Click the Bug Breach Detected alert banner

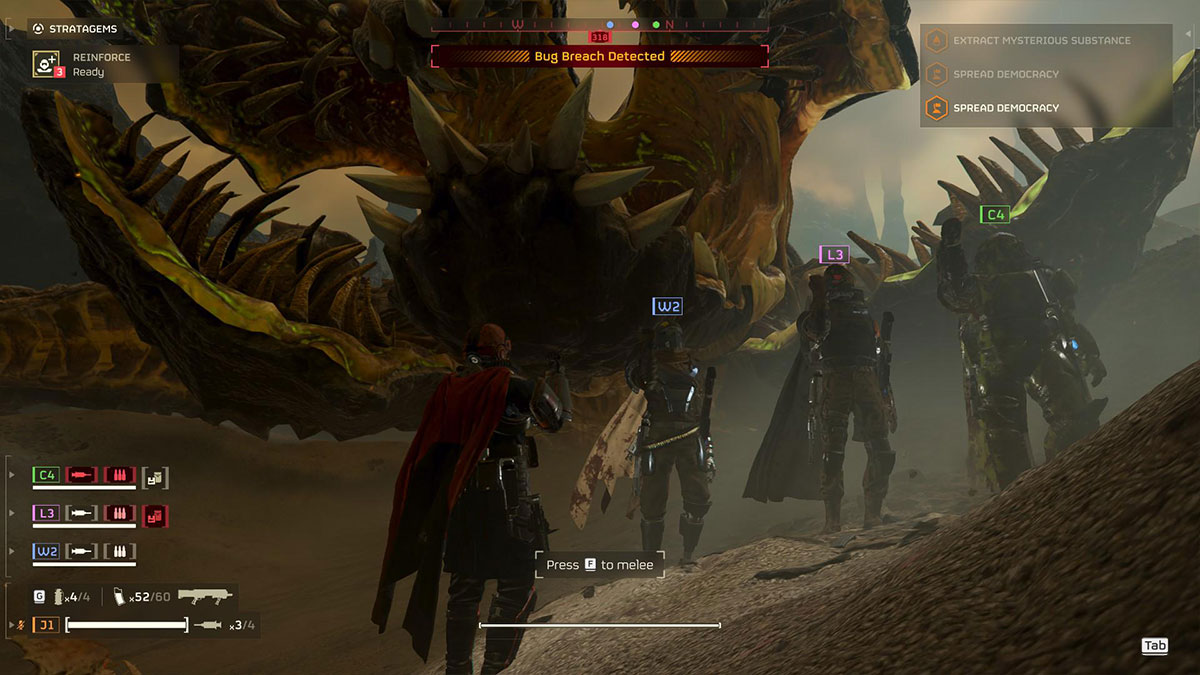tap(599, 57)
